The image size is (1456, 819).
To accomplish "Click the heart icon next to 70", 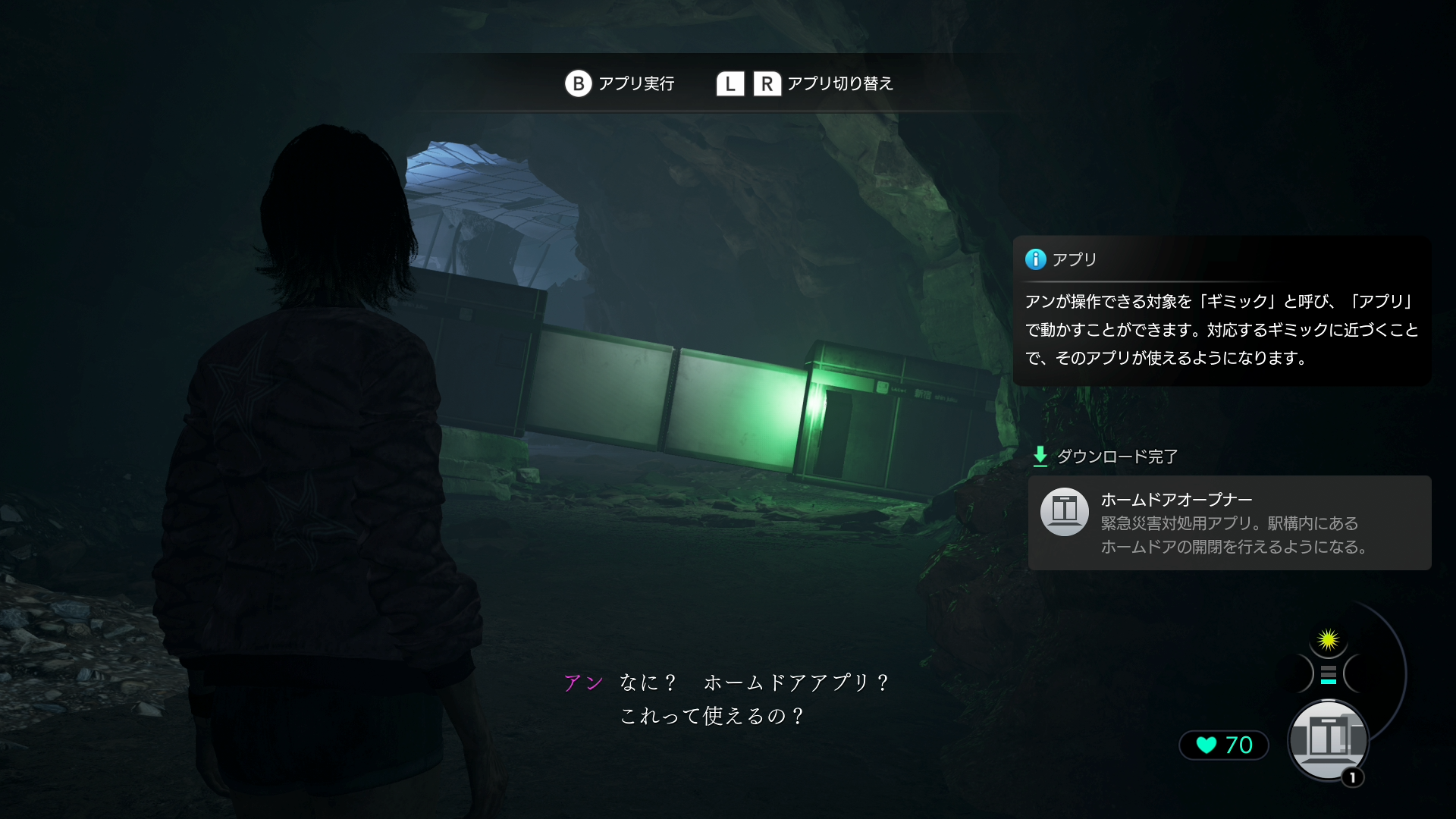I will 1206,745.
